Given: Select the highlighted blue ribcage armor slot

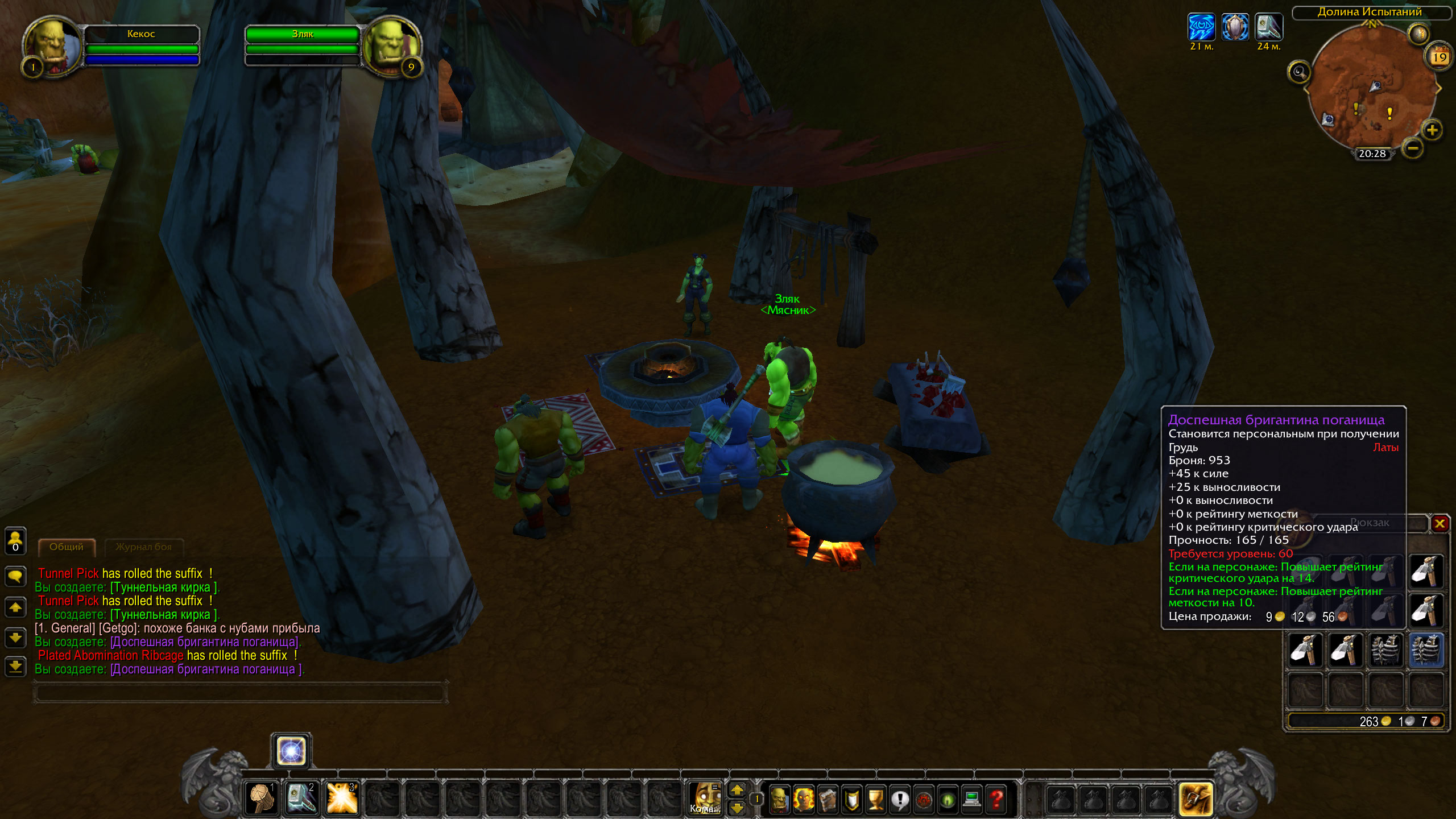Looking at the screenshot, I should tap(1426, 650).
